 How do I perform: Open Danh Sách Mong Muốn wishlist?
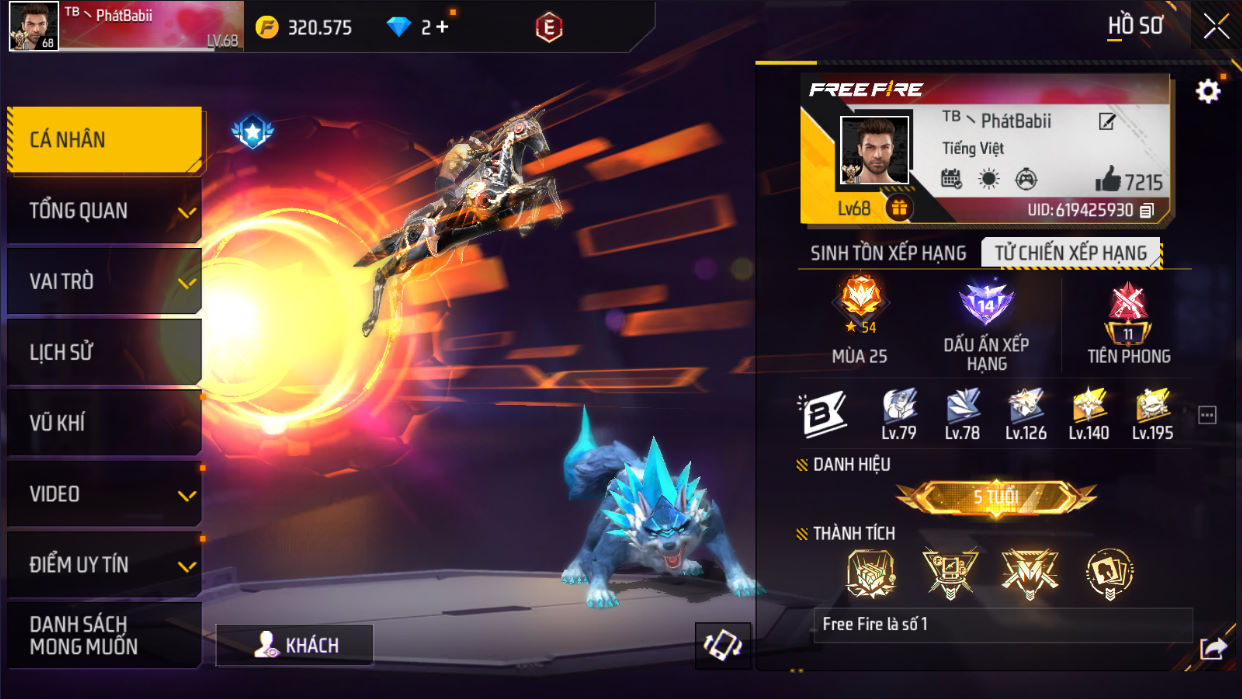click(x=104, y=635)
